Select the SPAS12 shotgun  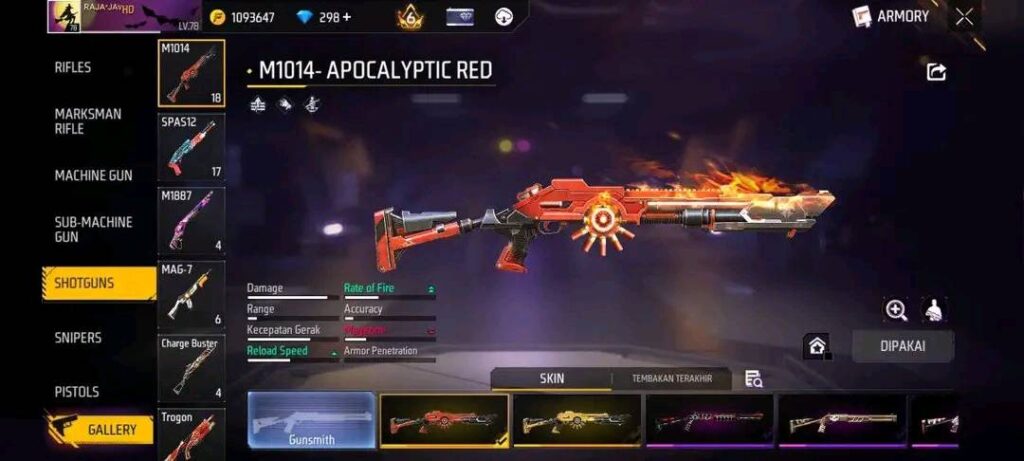point(191,147)
